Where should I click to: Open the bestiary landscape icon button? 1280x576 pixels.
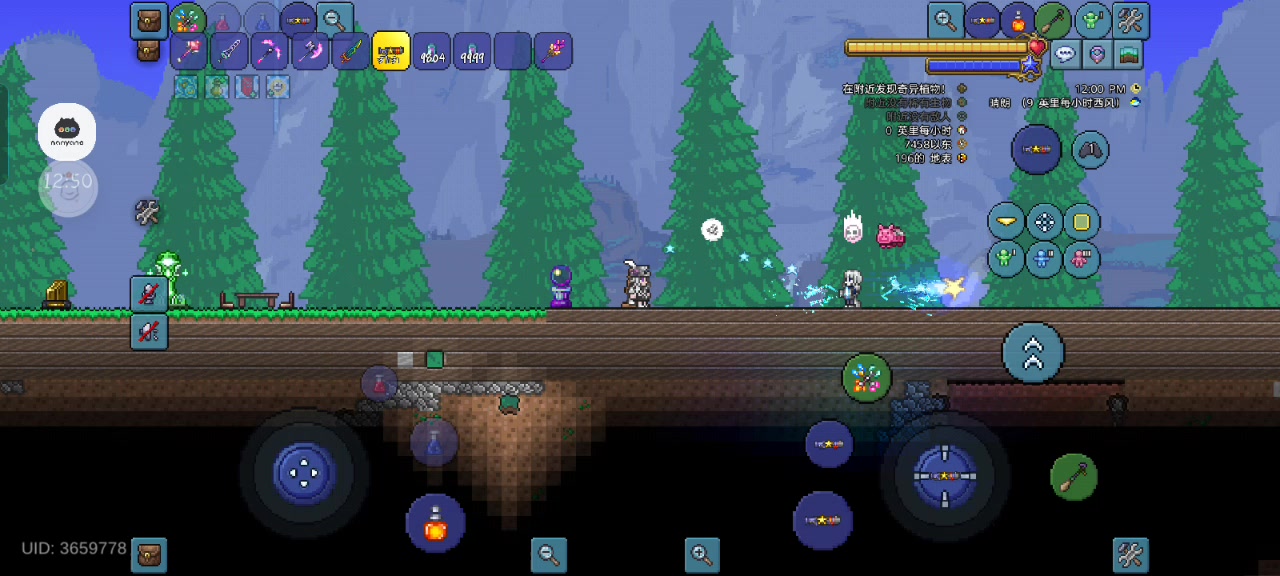(1128, 55)
